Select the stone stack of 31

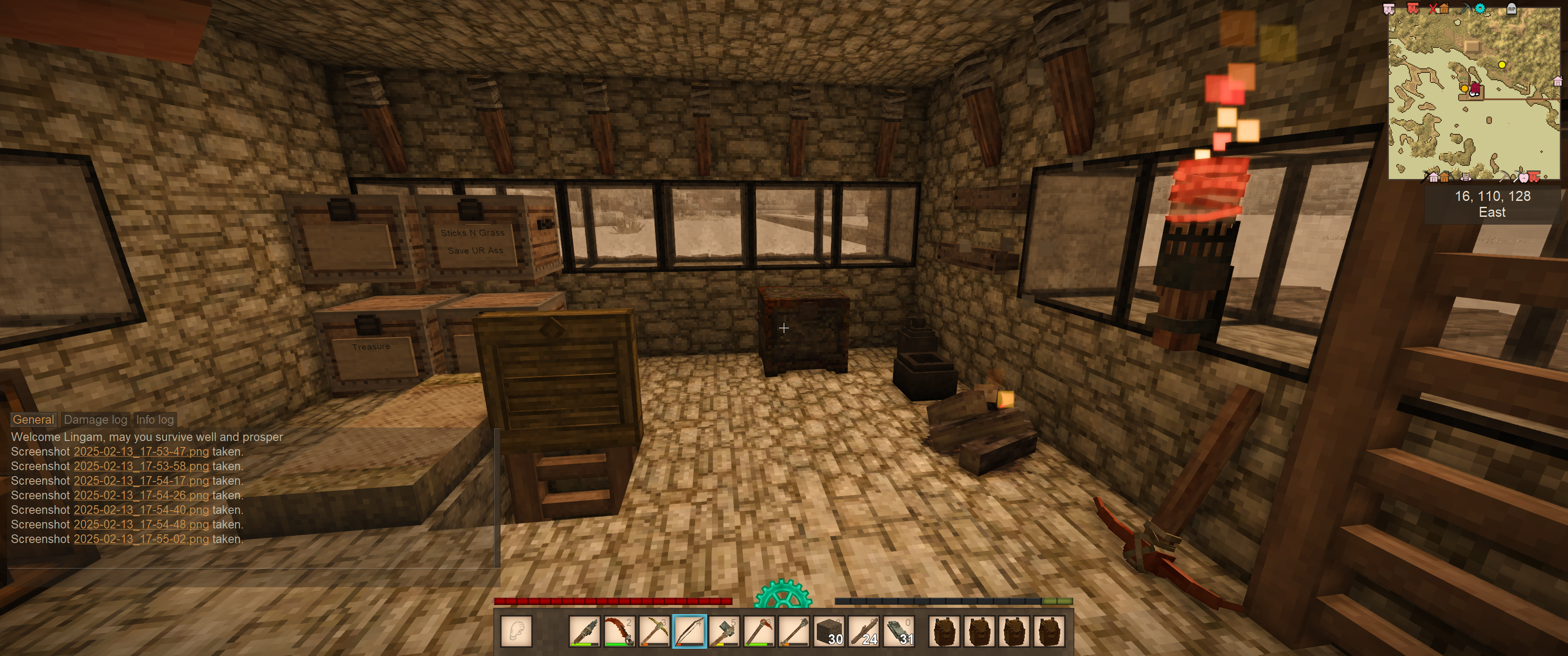(x=899, y=631)
